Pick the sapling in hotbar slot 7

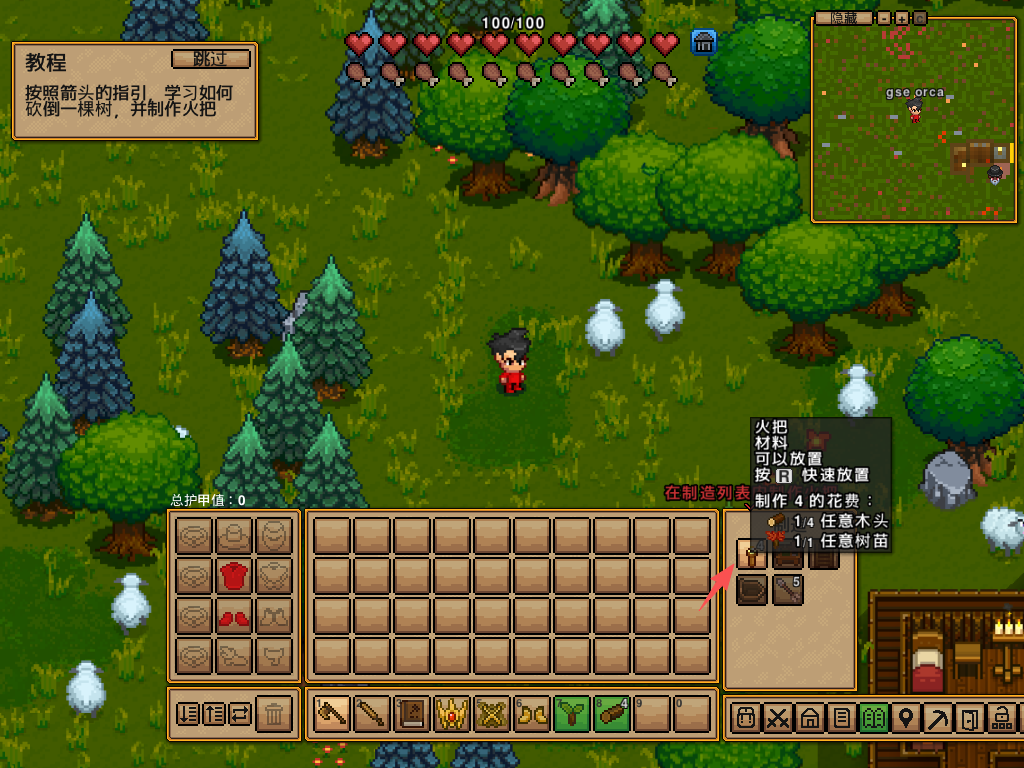click(x=572, y=714)
